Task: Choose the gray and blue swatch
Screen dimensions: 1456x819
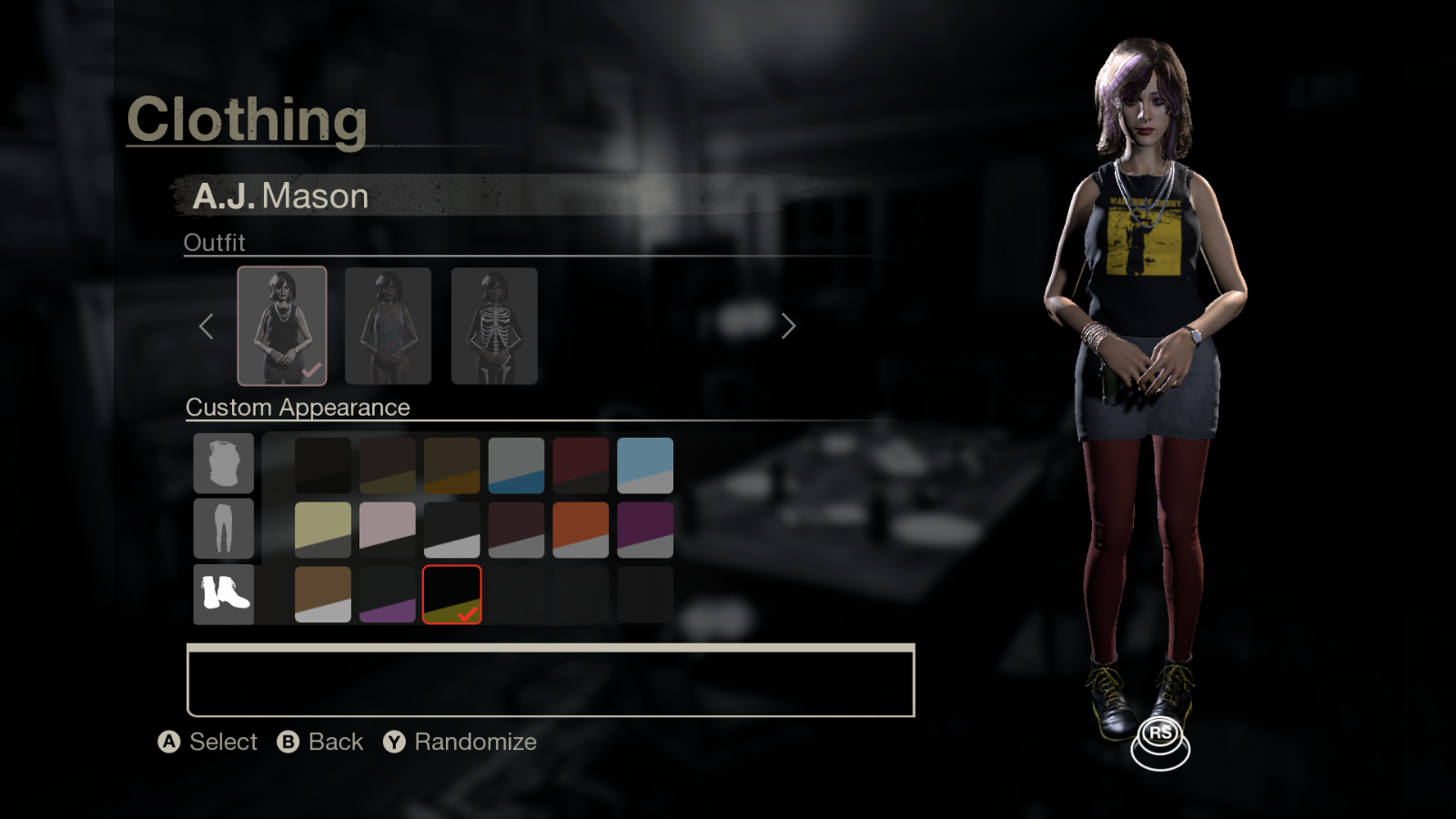Action: pos(516,465)
